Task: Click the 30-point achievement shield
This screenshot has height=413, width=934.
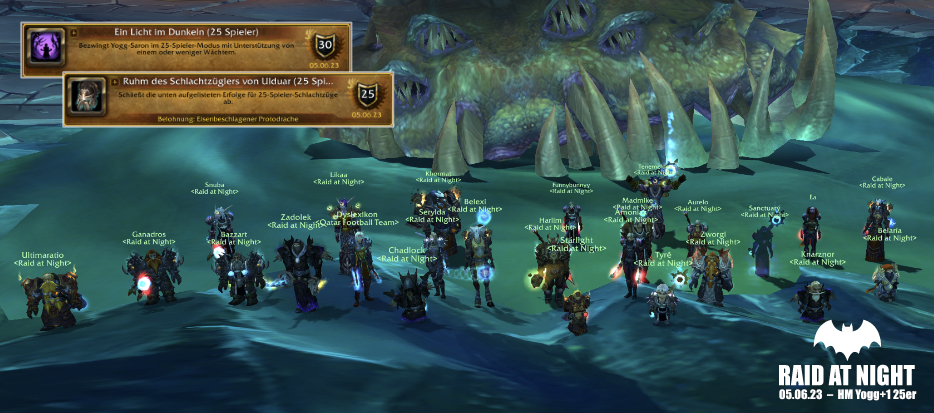Action: coord(324,45)
